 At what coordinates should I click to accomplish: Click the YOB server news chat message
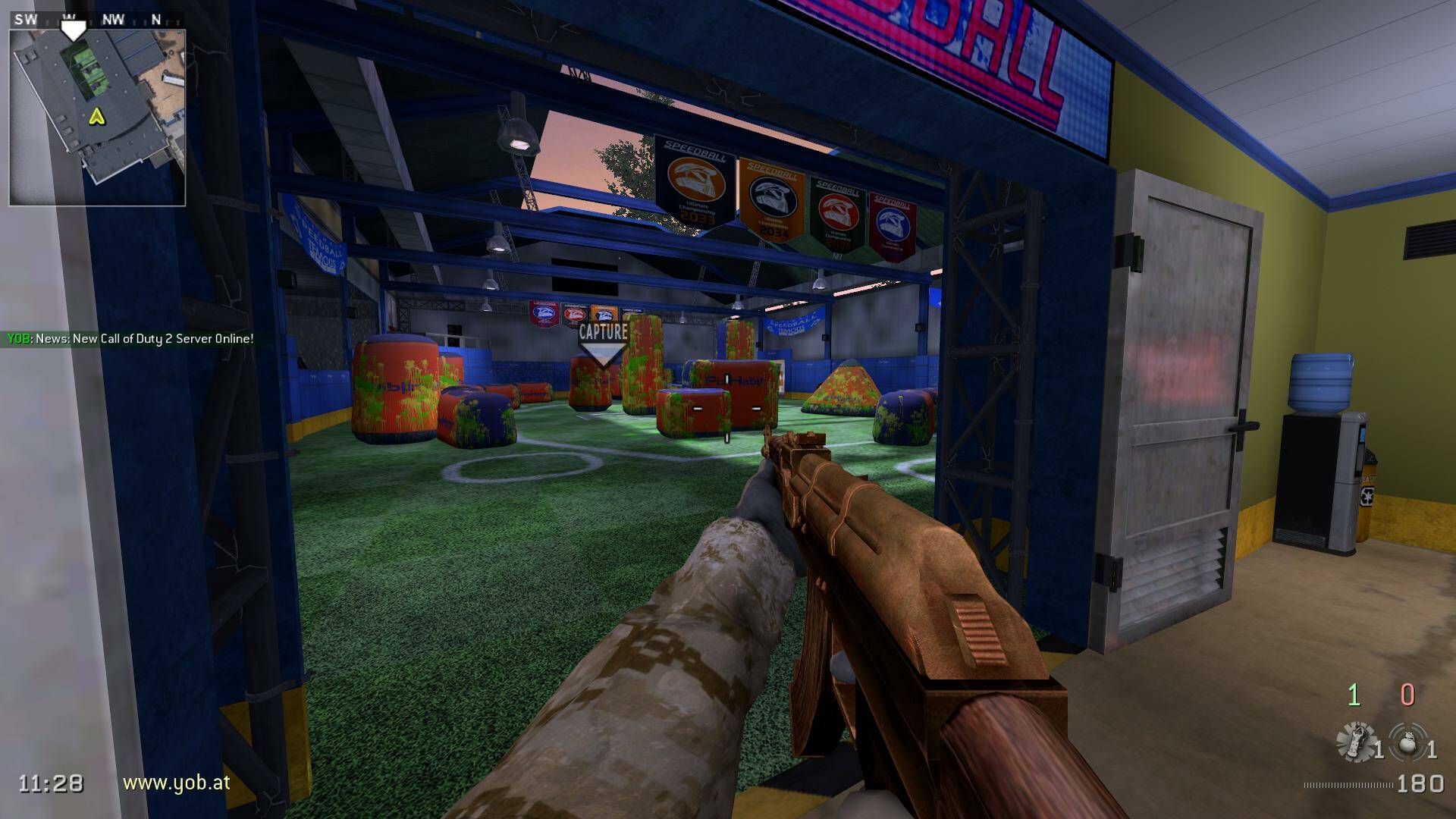coord(130,339)
